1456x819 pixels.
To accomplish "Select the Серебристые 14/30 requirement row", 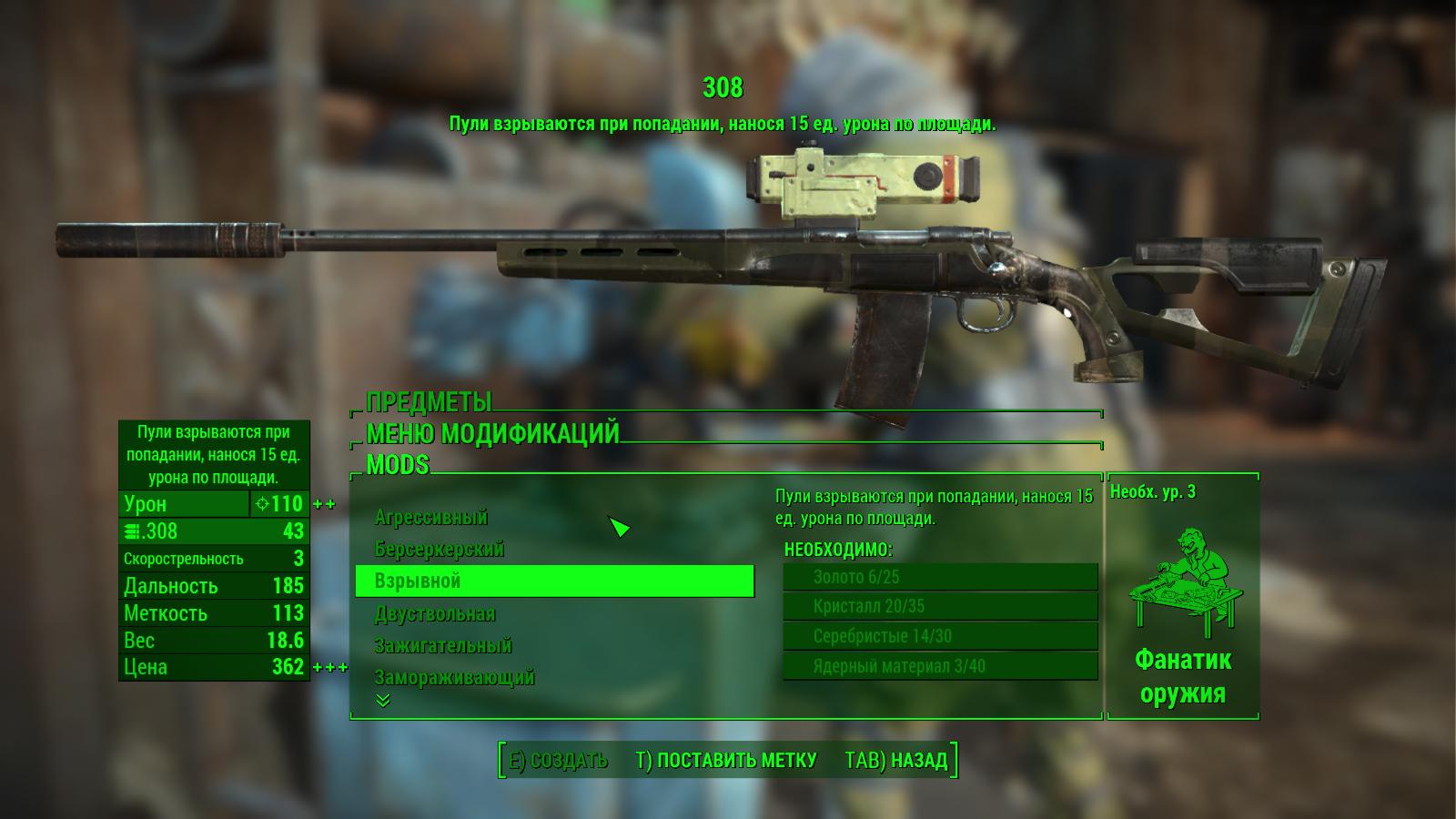I will (x=940, y=637).
